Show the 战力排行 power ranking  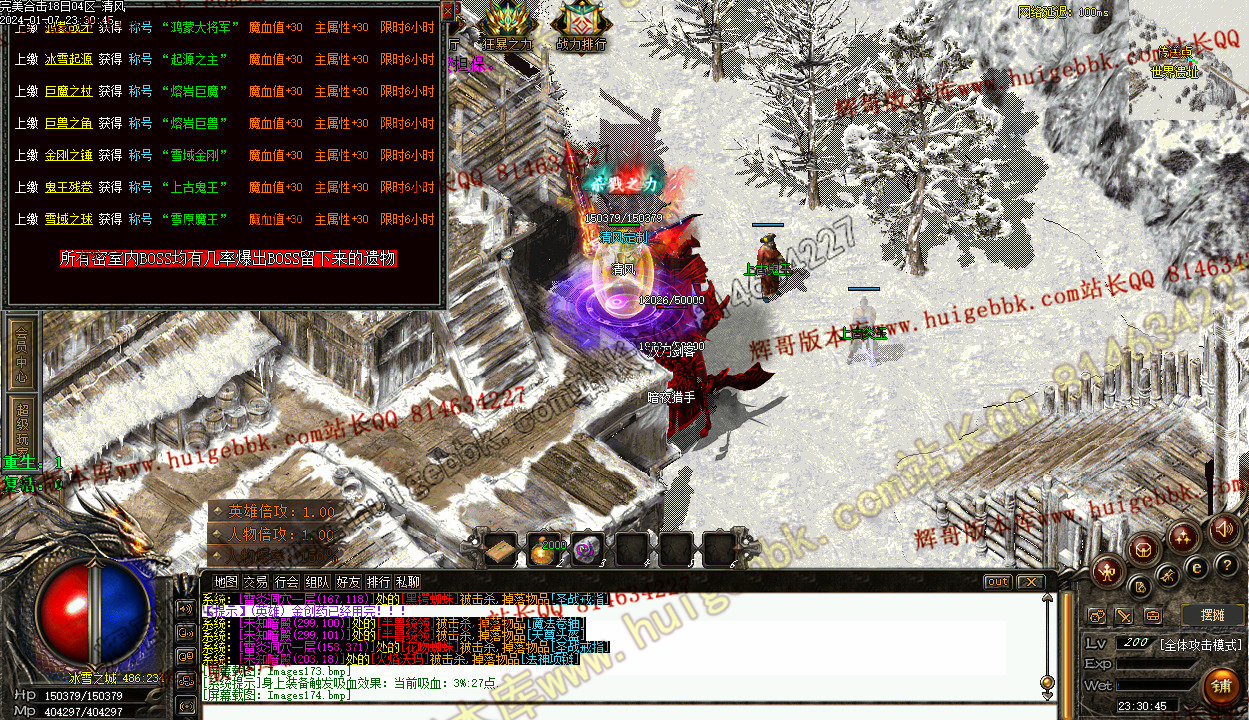[581, 25]
